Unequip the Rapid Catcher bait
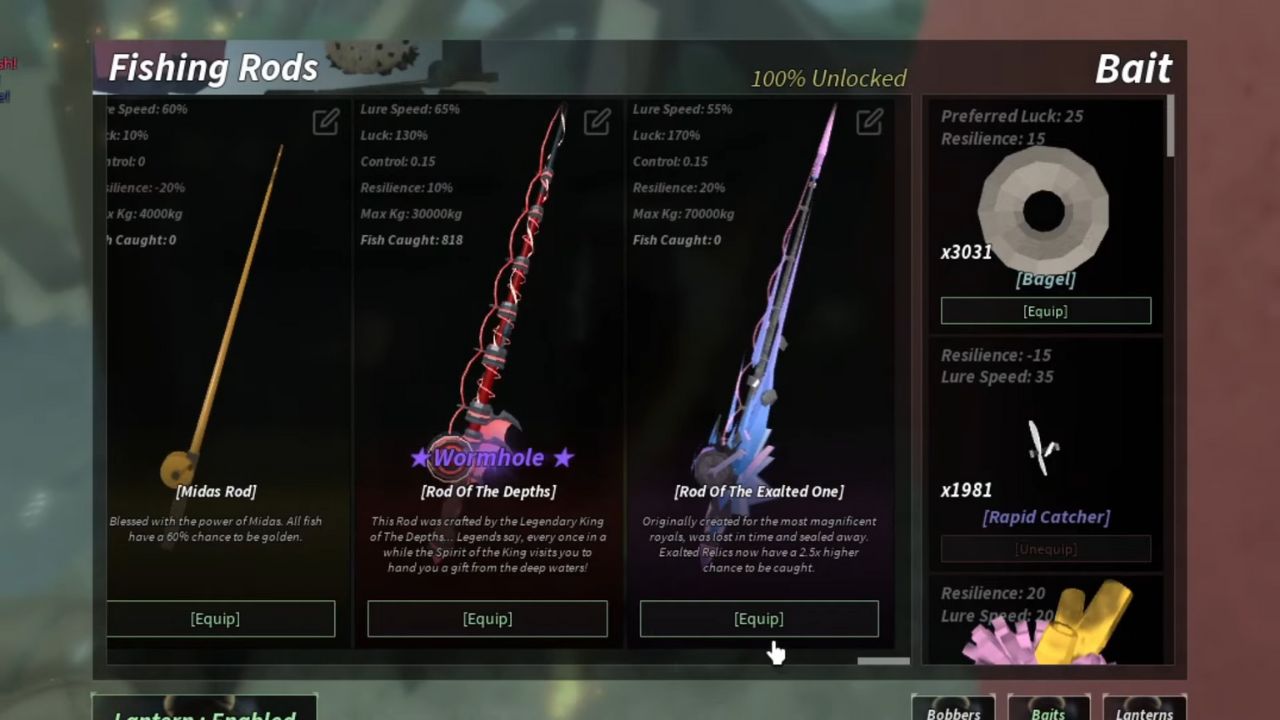 [x=1045, y=549]
